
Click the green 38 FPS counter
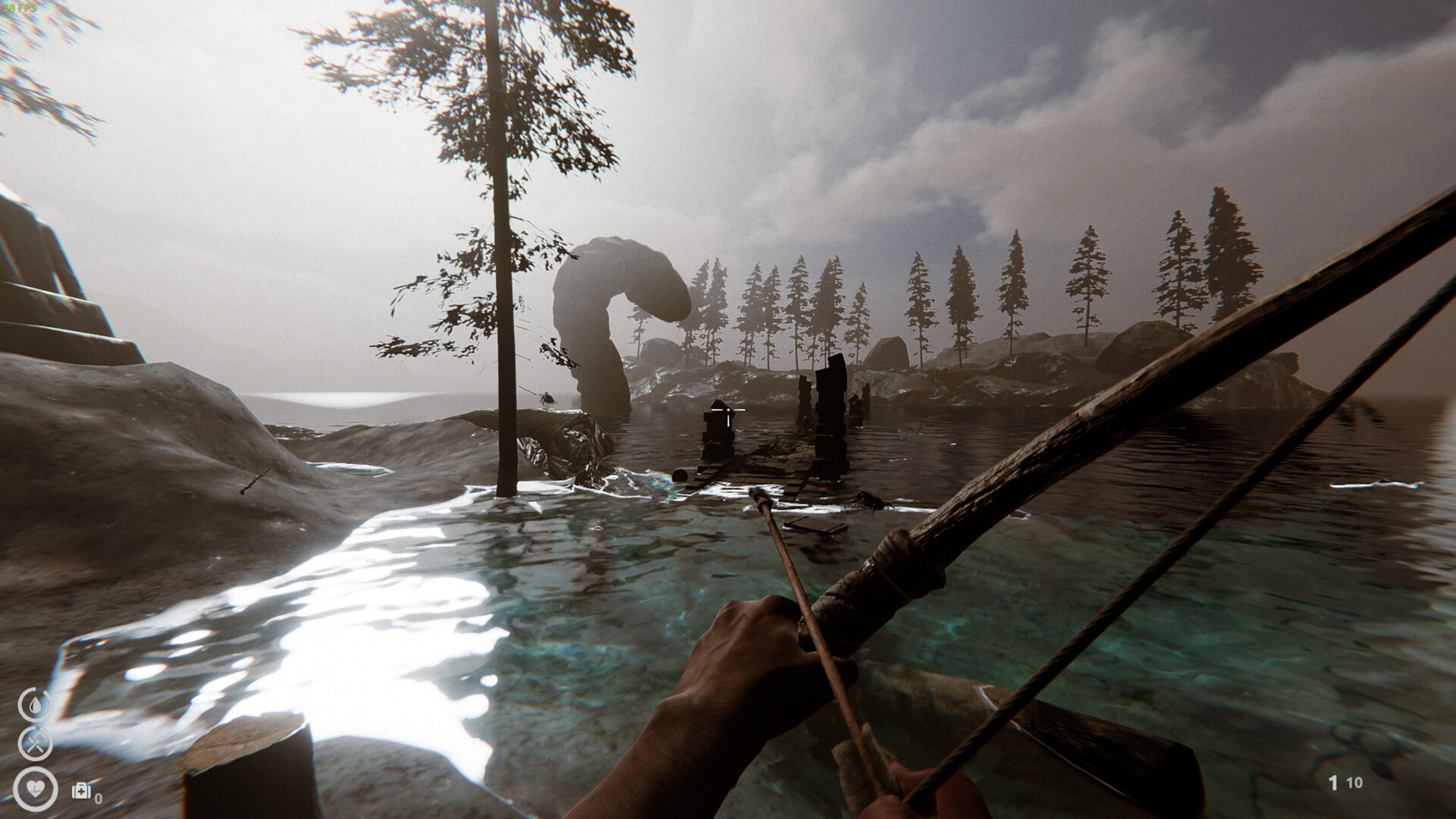20,9
